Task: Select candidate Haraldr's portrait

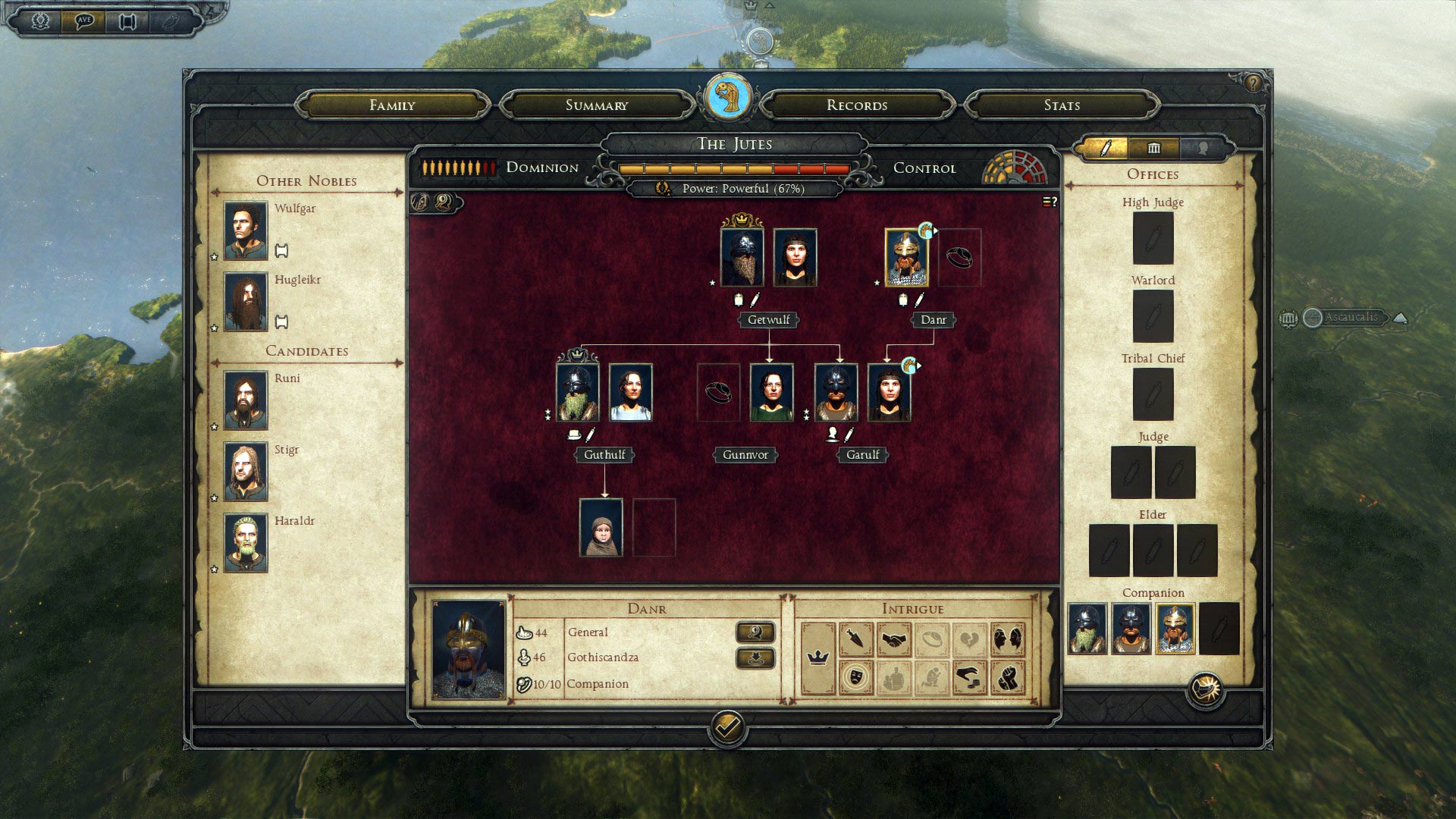Action: (246, 542)
